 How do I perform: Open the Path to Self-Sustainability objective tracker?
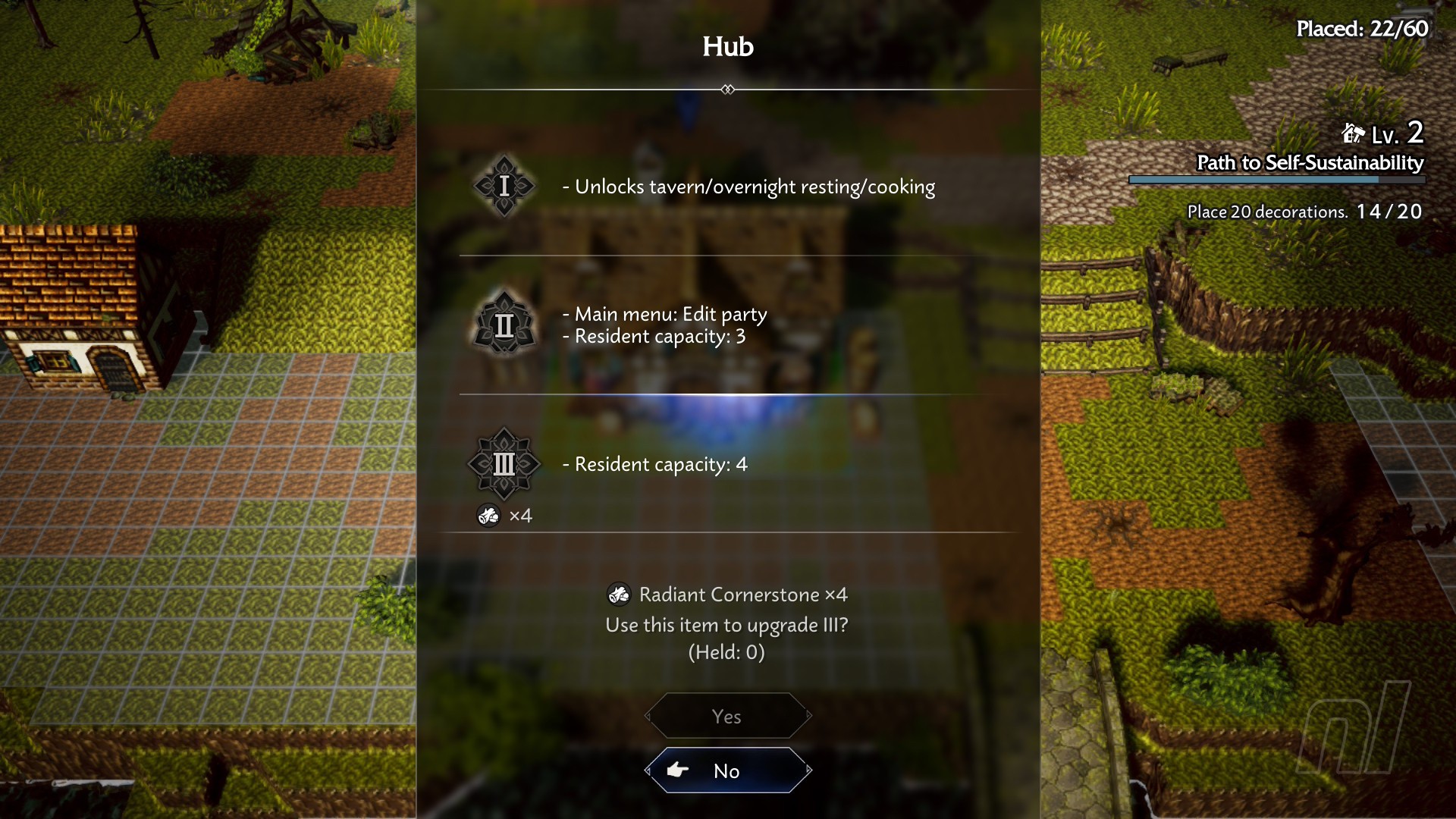tap(1309, 163)
